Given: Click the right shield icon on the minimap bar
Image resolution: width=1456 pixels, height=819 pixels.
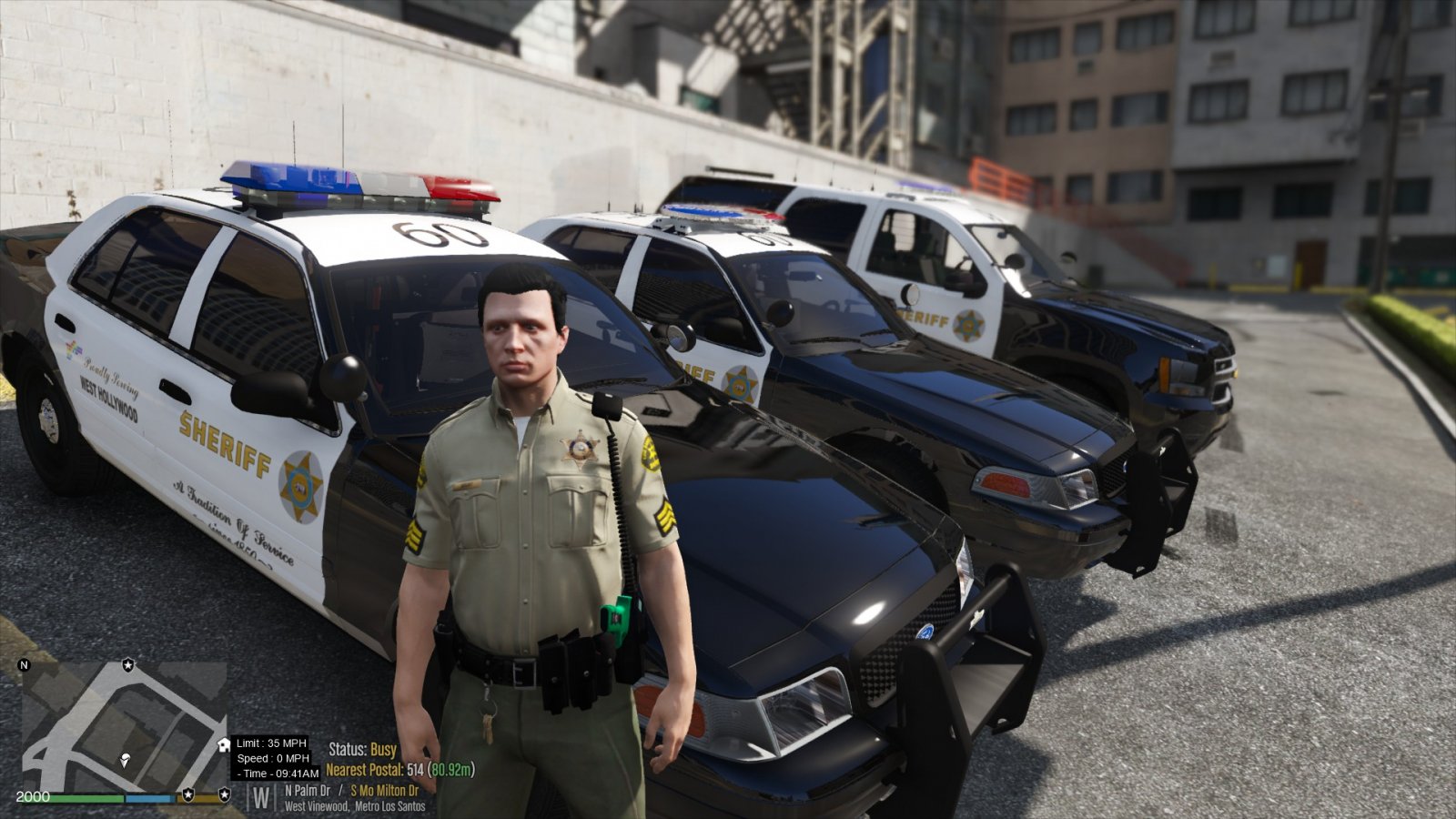Looking at the screenshot, I should point(225,795).
